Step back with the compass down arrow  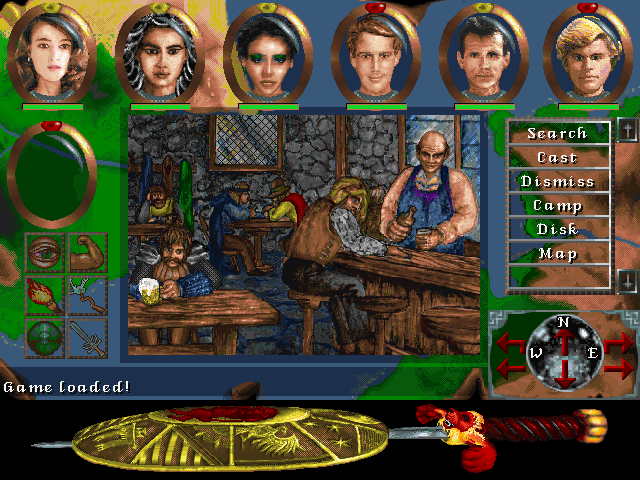(563, 374)
